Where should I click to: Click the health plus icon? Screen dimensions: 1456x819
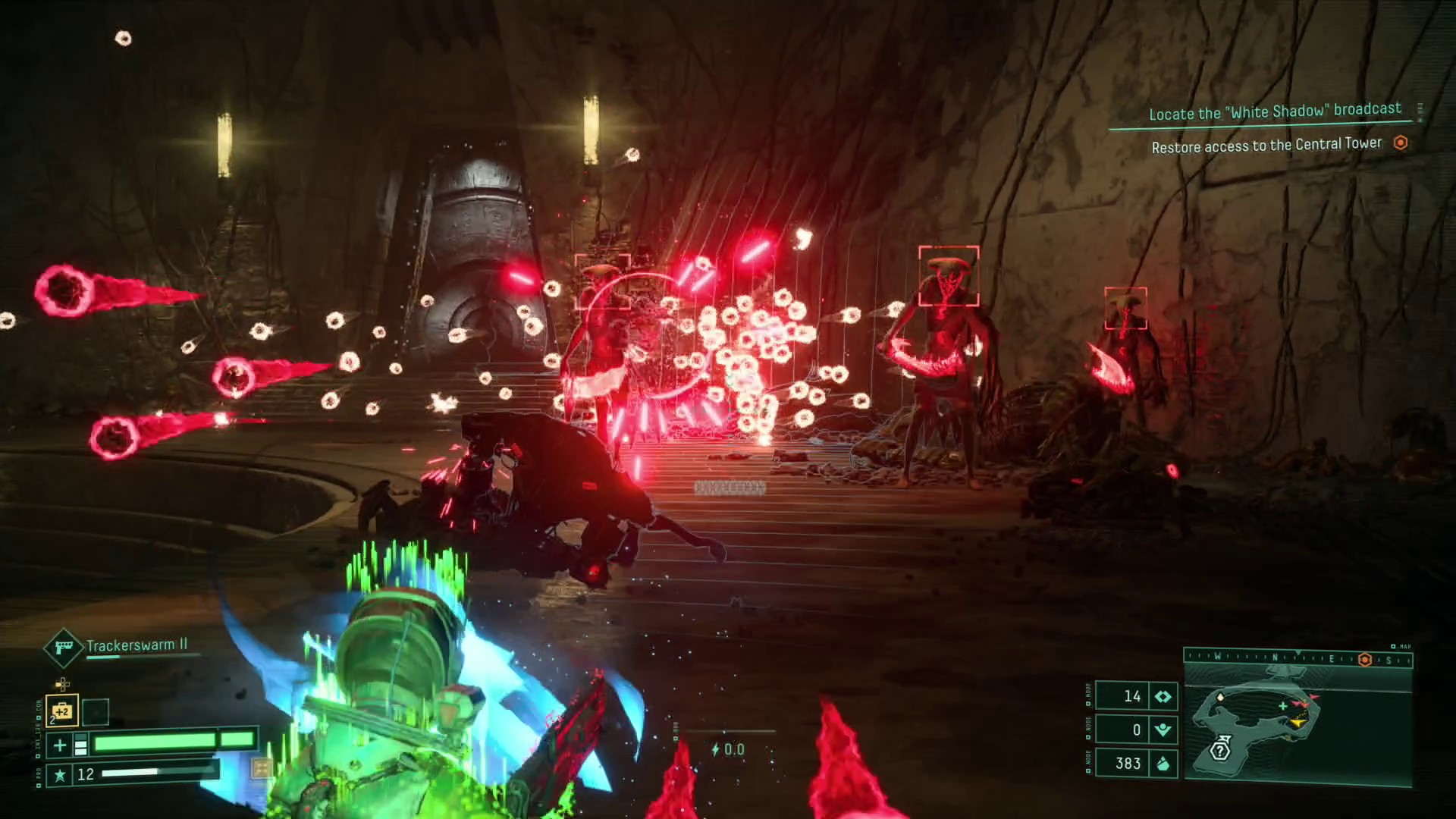[x=60, y=745]
